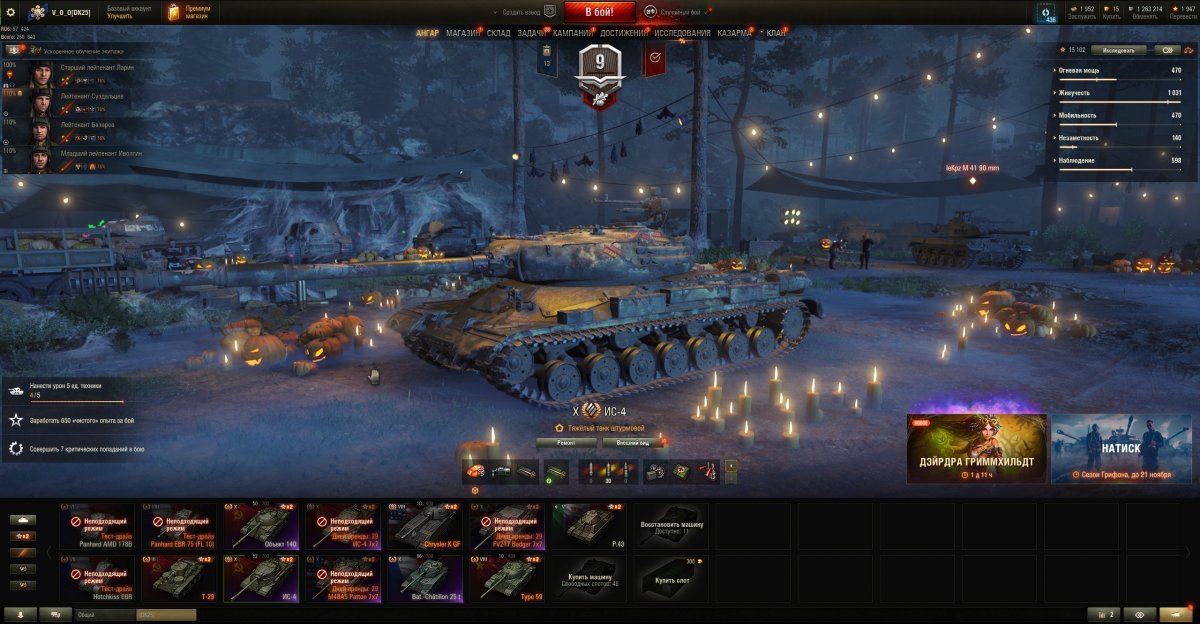Select the Bat.-Châtillon 25 t tank
Viewport: 1200px width, 624px height.
[x=425, y=579]
